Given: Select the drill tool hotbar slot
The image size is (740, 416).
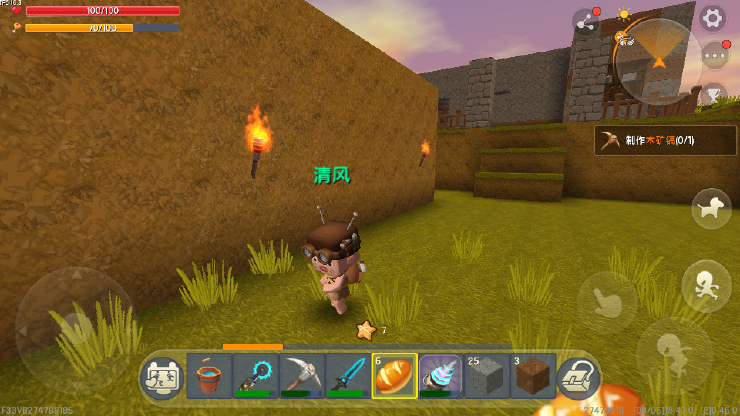Looking at the screenshot, I should click(x=440, y=377).
